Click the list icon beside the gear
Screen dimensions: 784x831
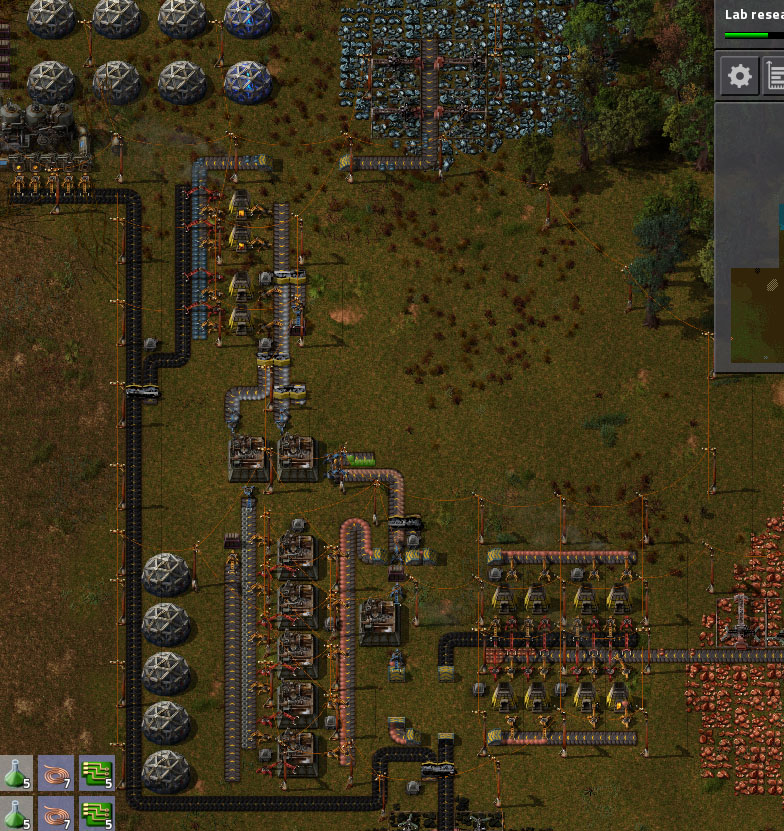(775, 76)
